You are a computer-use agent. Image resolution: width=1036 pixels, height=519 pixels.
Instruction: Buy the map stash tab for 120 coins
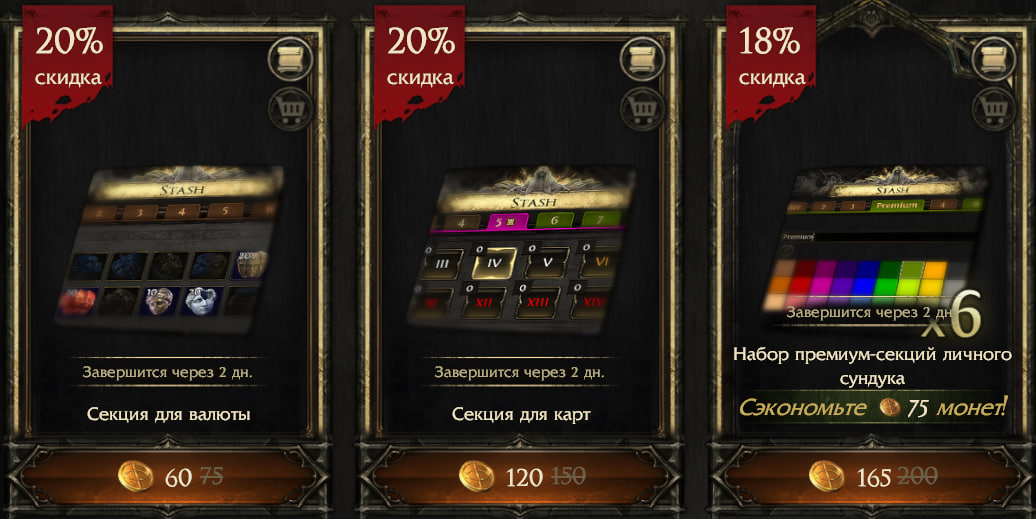tap(519, 476)
